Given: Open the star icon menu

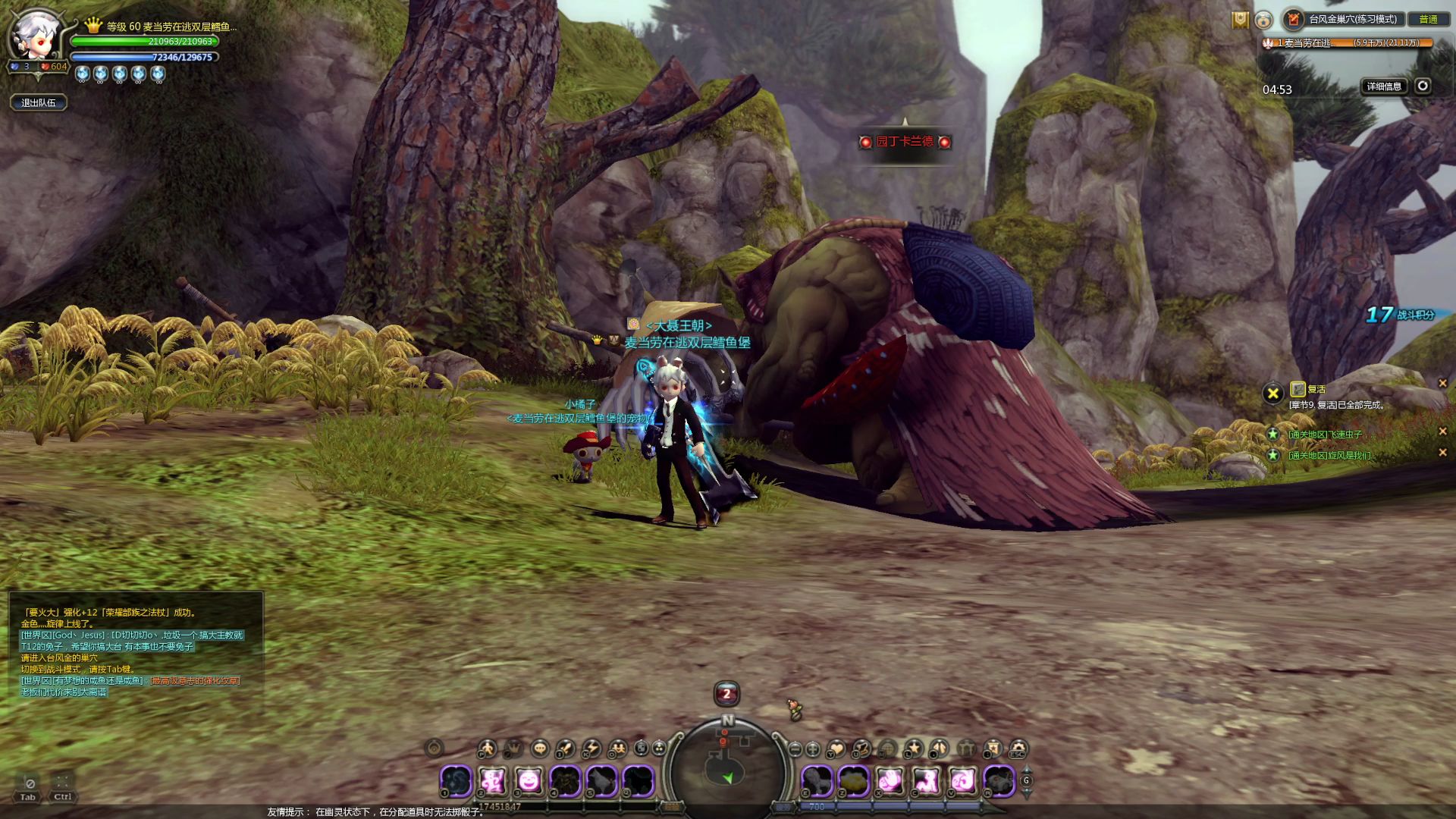Looking at the screenshot, I should click(x=914, y=748).
